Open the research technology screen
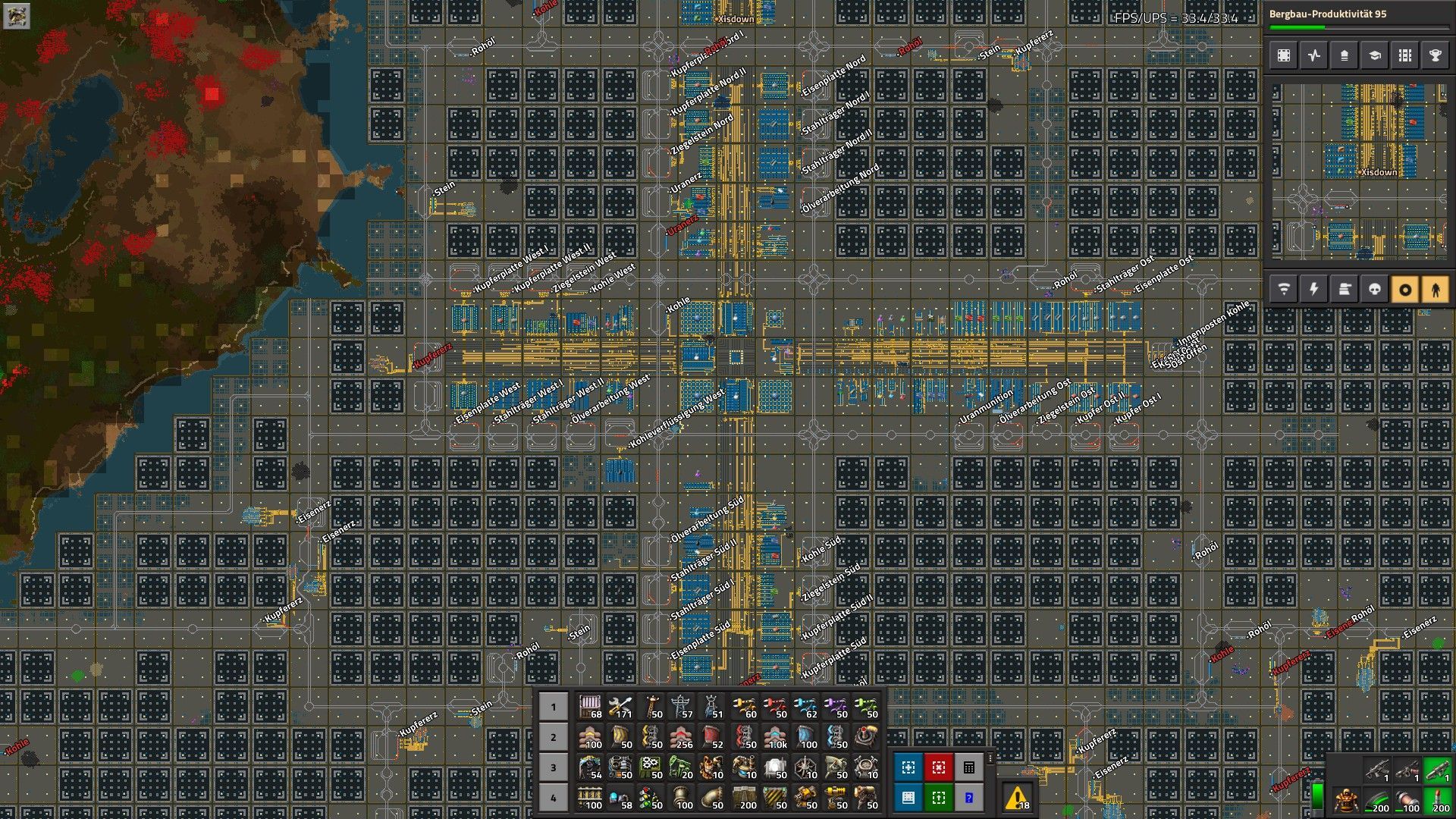The height and width of the screenshot is (819, 1456). (x=1373, y=55)
